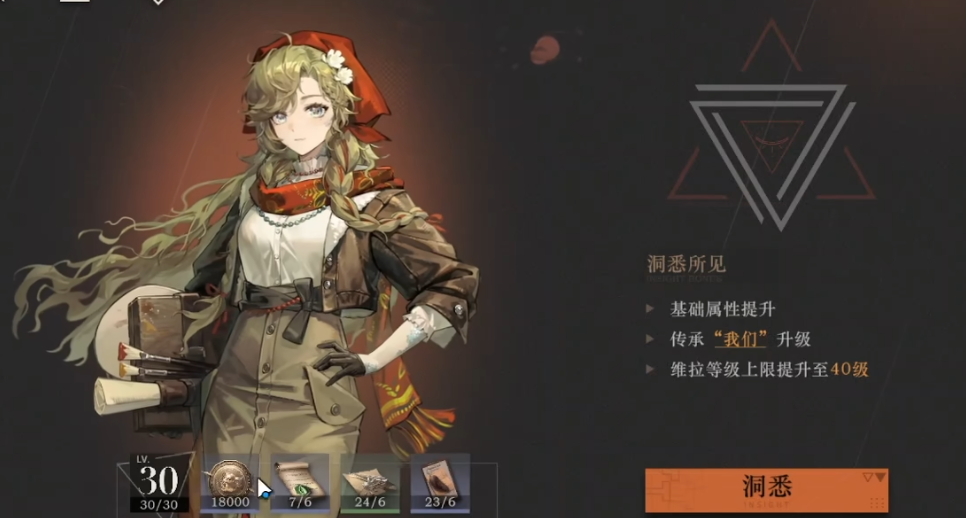Confirm the orange 洞悉 Insight button
966x518 pixels.
(766, 488)
